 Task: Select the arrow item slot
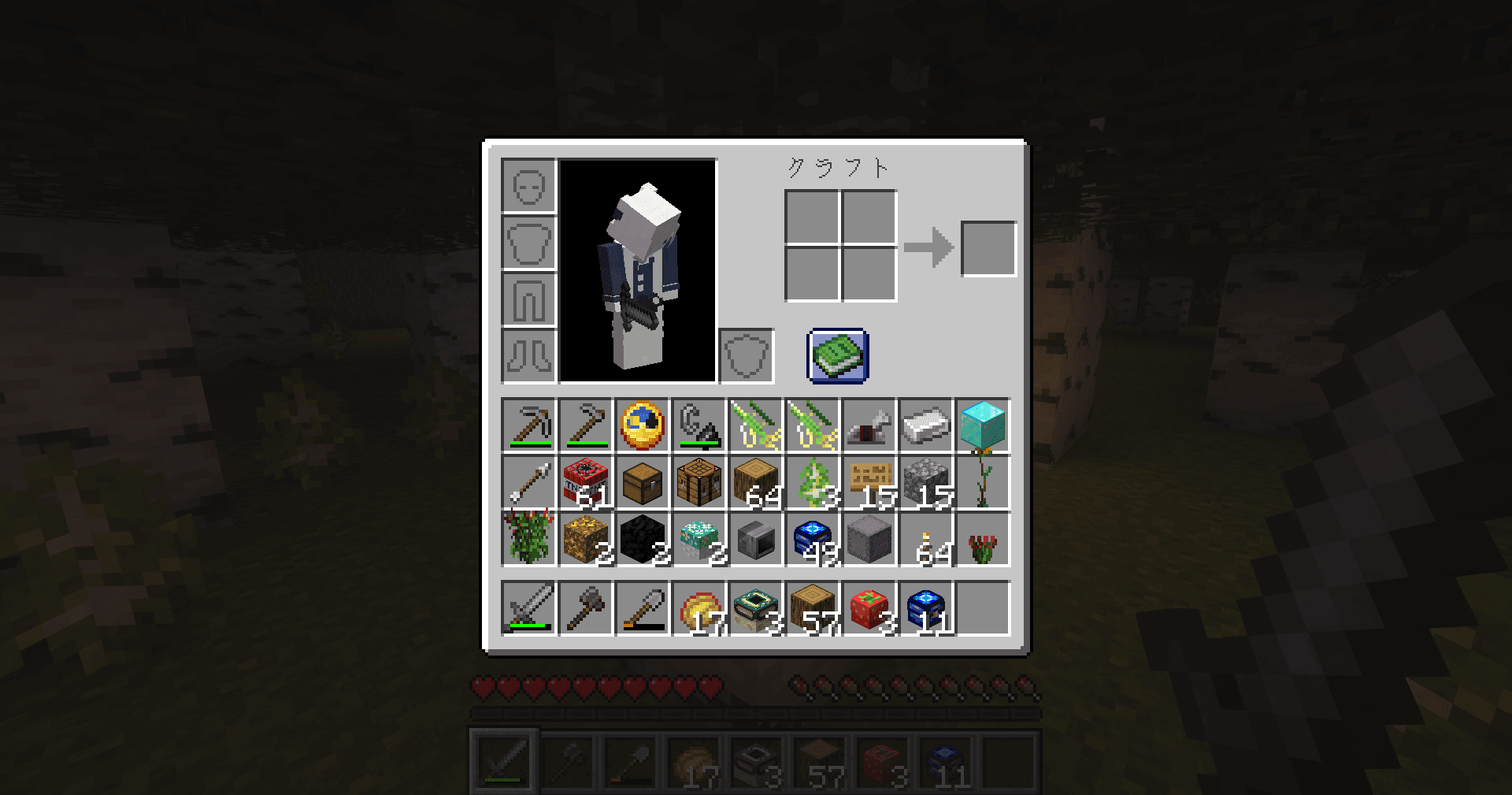pyautogui.click(x=528, y=482)
